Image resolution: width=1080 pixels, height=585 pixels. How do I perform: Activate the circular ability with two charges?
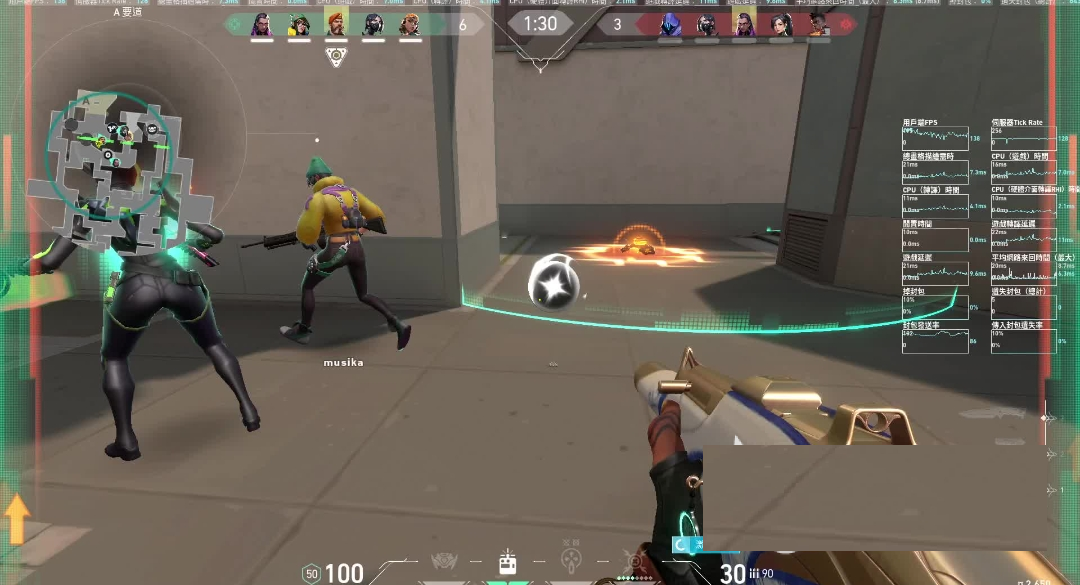571,562
